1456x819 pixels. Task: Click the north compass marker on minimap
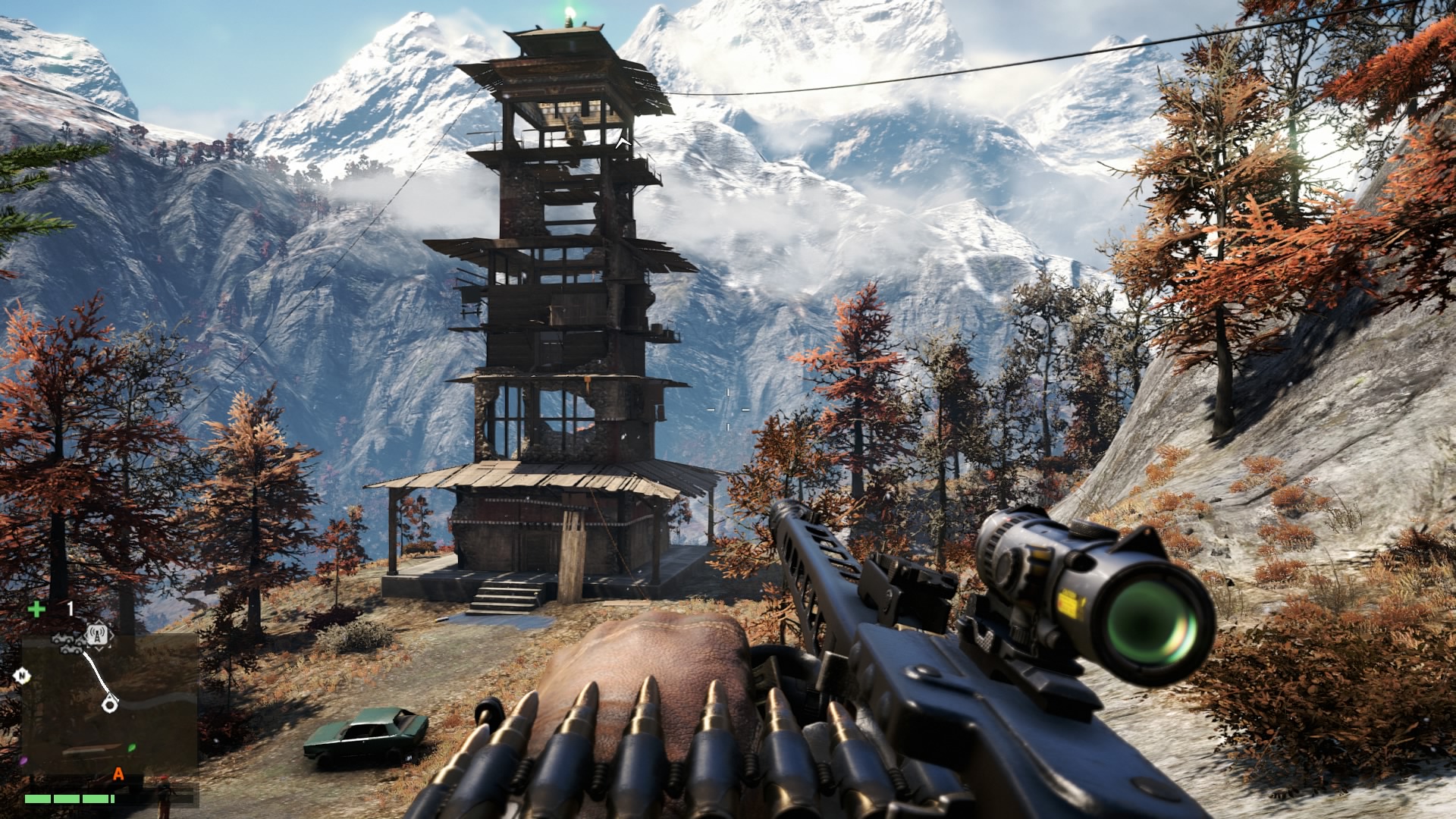click(22, 675)
